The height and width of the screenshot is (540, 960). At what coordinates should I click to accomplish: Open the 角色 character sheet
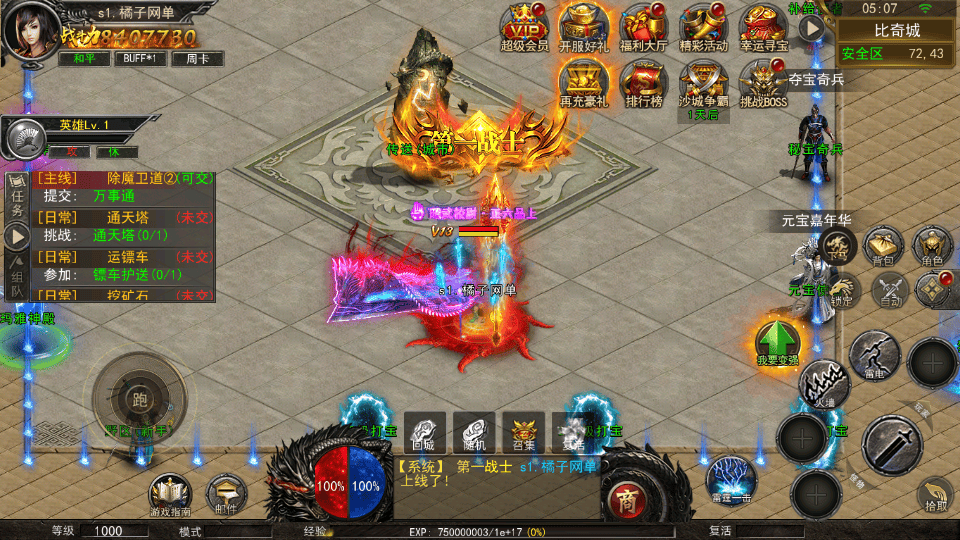(932, 246)
